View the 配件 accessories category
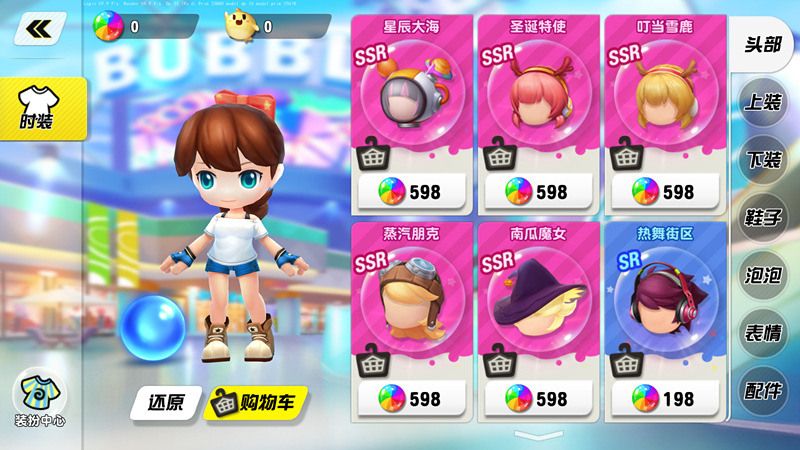This screenshot has height=450, width=800. click(x=763, y=390)
